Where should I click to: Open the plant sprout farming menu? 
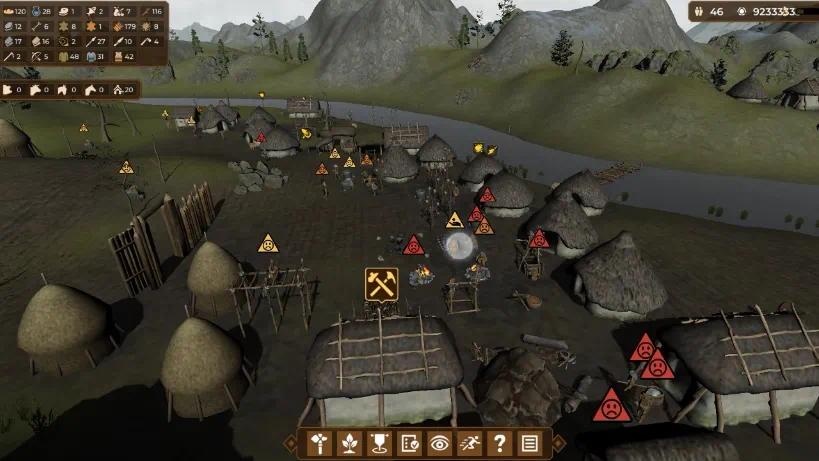(x=349, y=442)
